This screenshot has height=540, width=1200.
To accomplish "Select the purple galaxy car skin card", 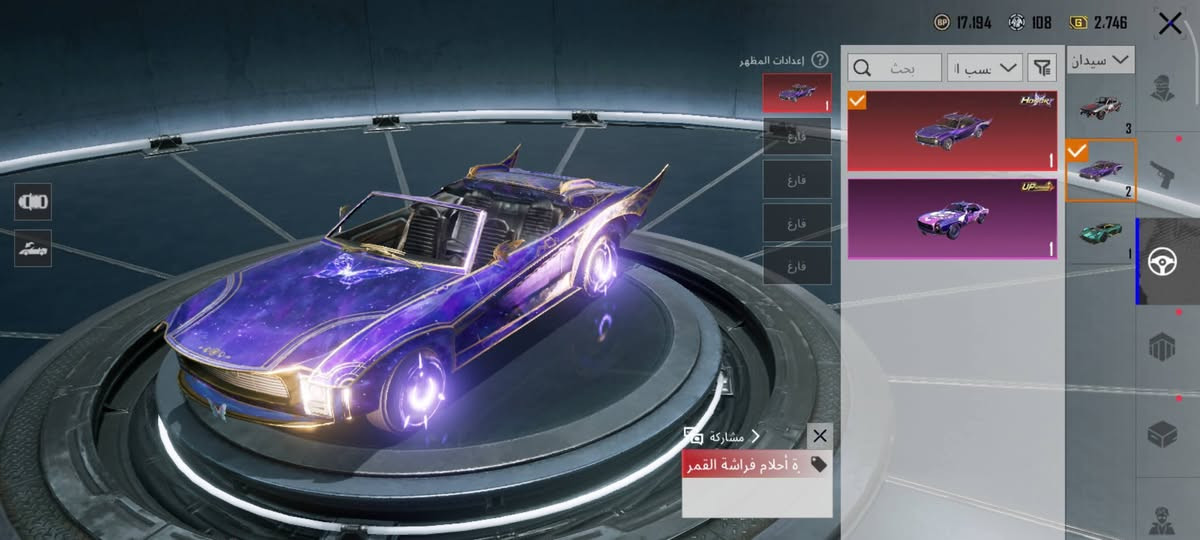I will [952, 131].
